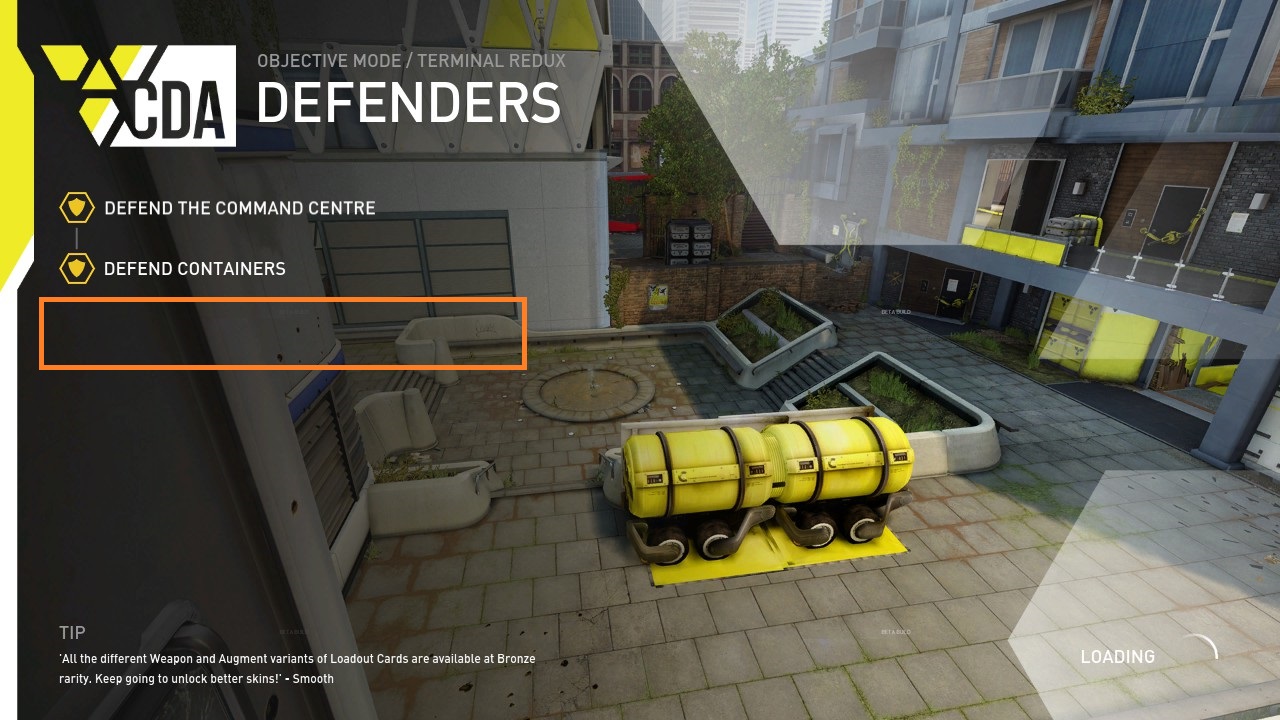Select the Defend Containers objective
Screen dimensions: 1280x720
(194, 269)
